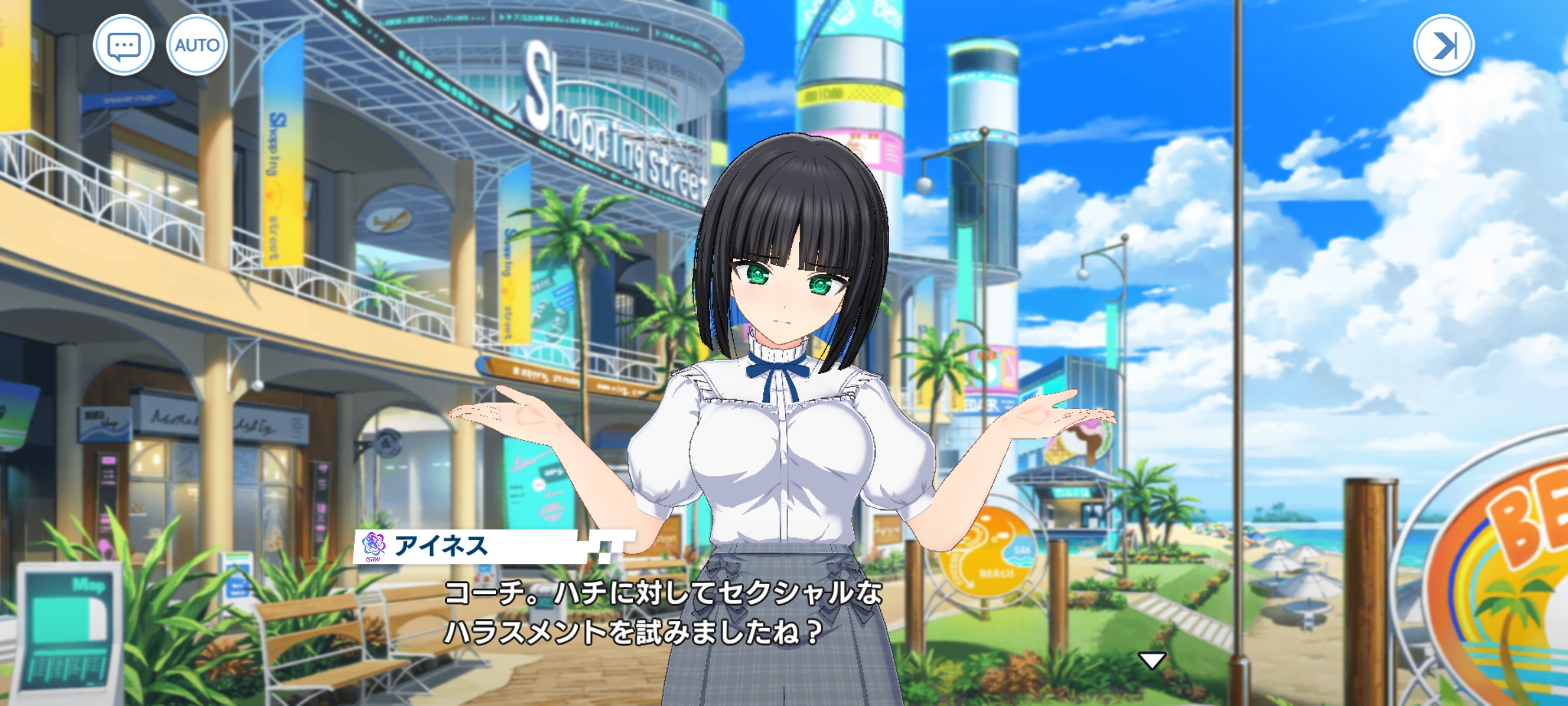Toggle AUTO dialogue playback

tap(197, 46)
